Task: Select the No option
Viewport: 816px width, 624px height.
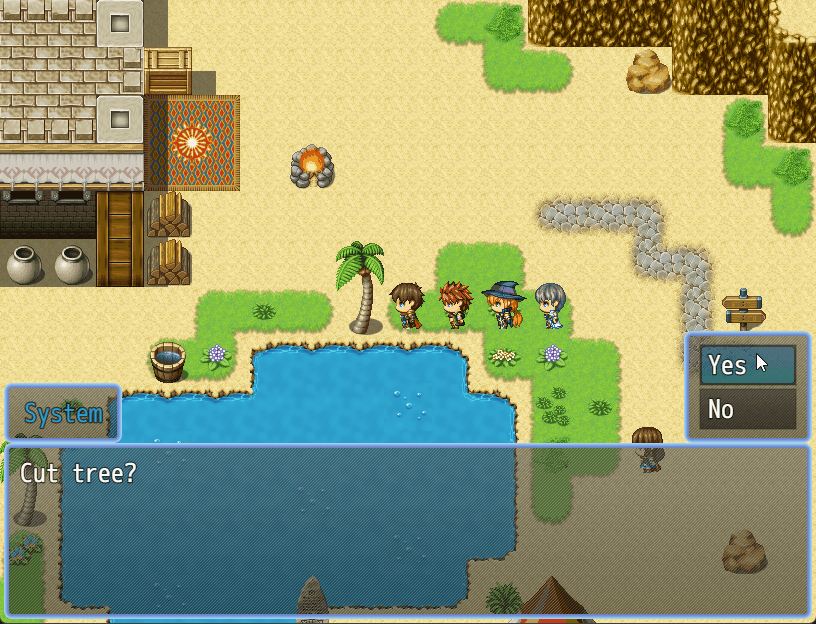Action: (747, 409)
